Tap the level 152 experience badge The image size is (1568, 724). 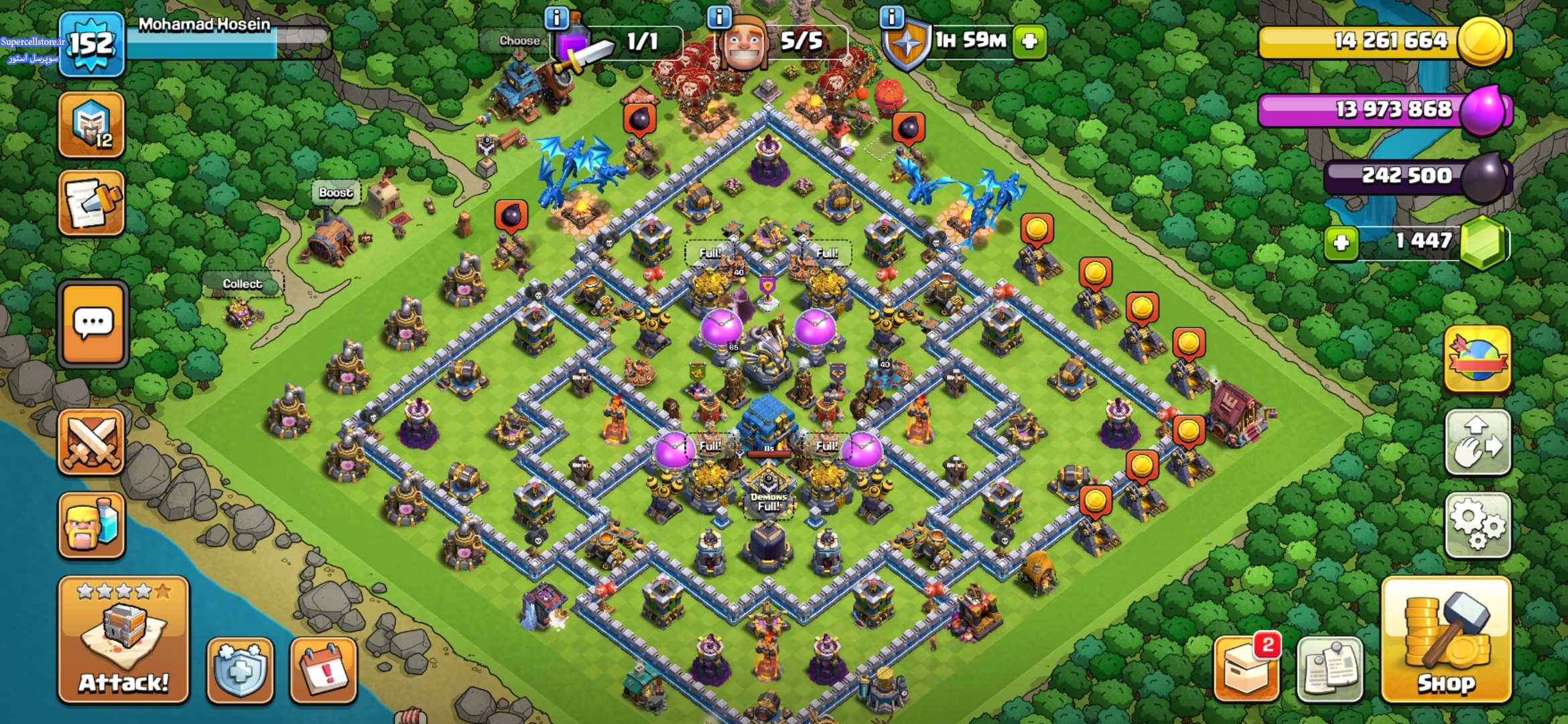click(92, 44)
